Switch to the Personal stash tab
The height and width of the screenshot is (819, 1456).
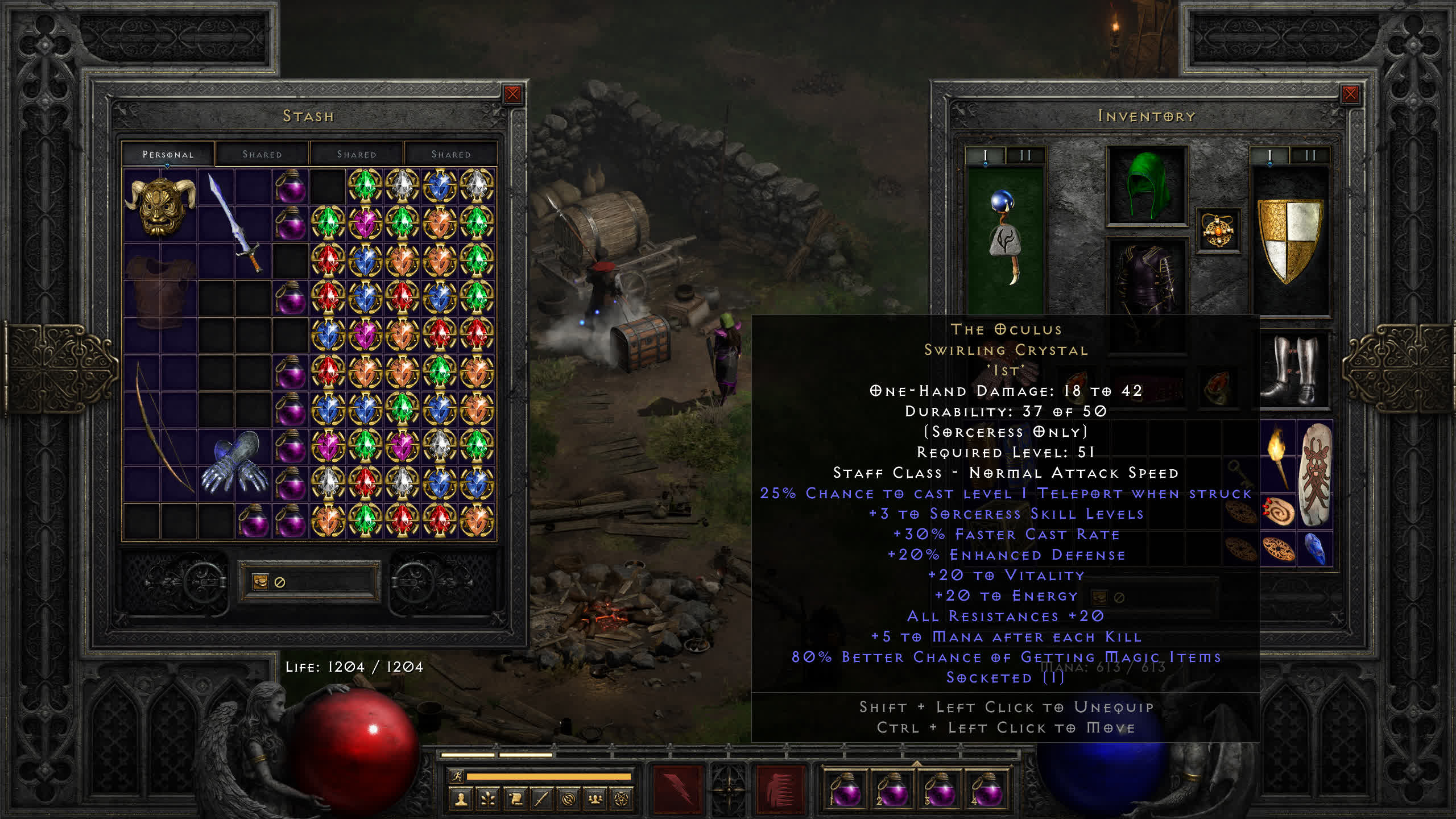[168, 154]
